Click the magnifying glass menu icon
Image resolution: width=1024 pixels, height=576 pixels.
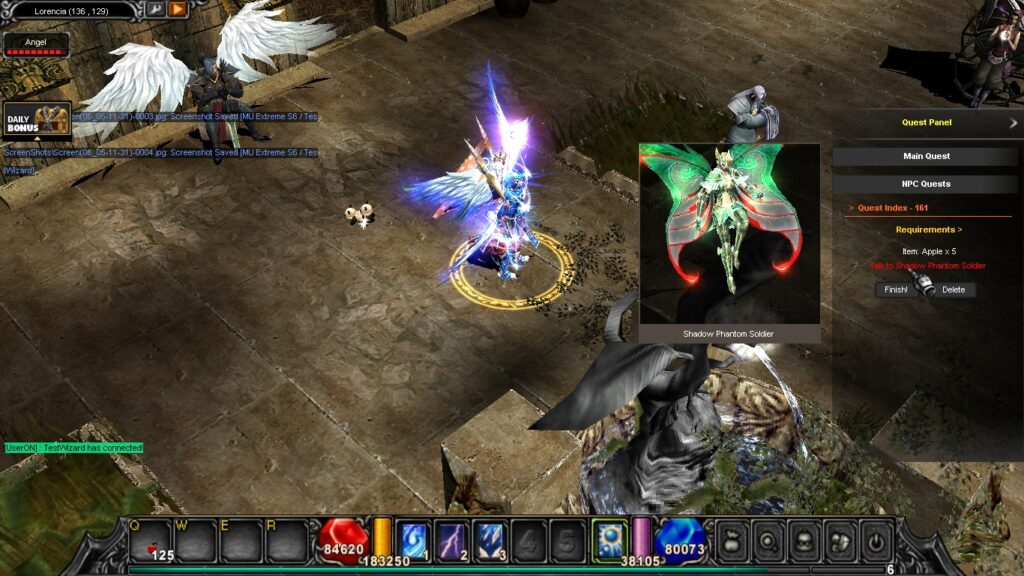click(768, 540)
